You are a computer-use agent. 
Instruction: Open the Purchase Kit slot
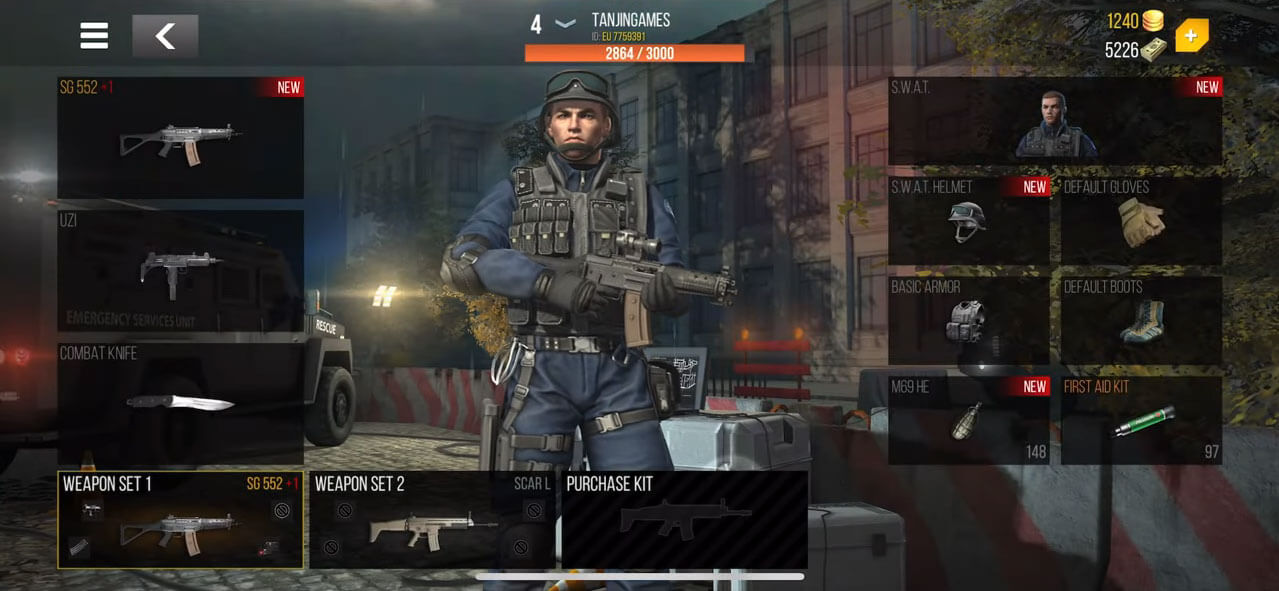(x=684, y=520)
